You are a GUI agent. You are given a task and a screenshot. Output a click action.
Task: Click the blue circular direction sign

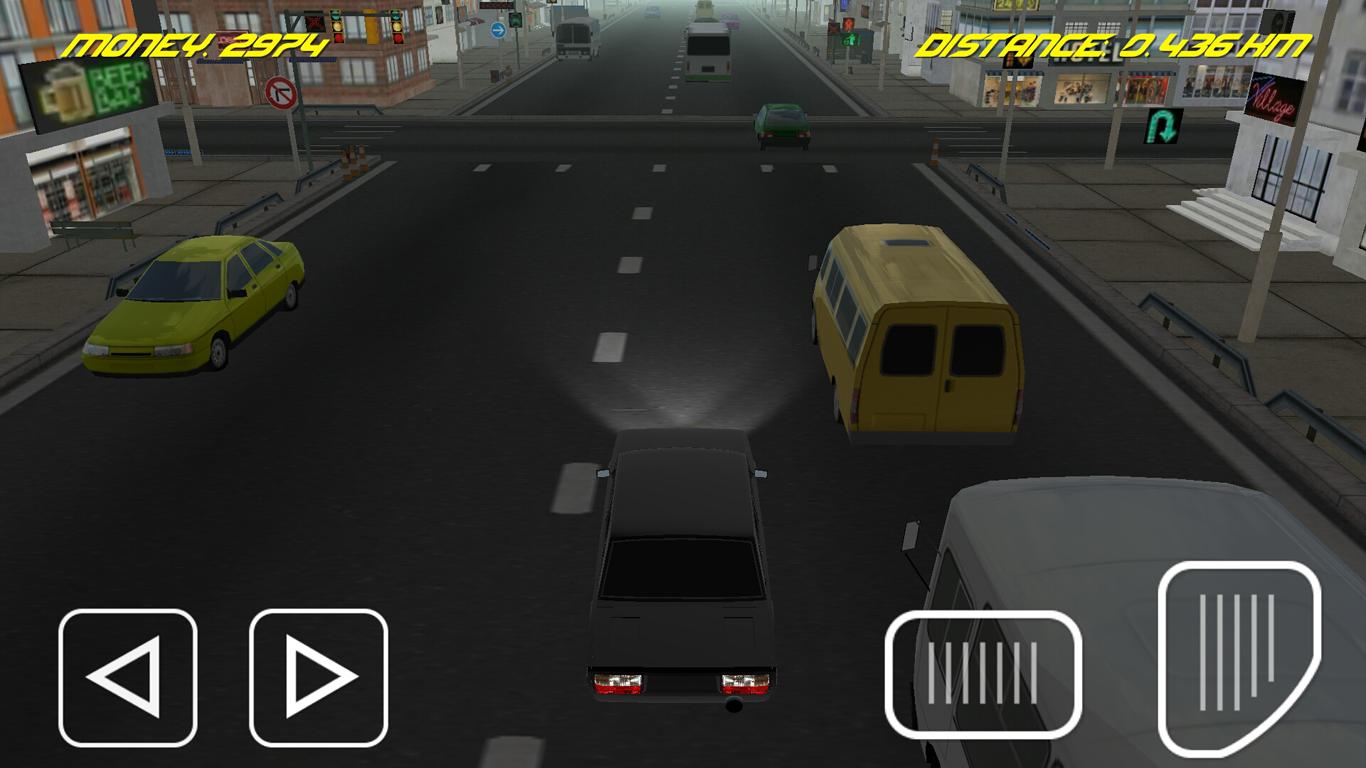tap(497, 30)
